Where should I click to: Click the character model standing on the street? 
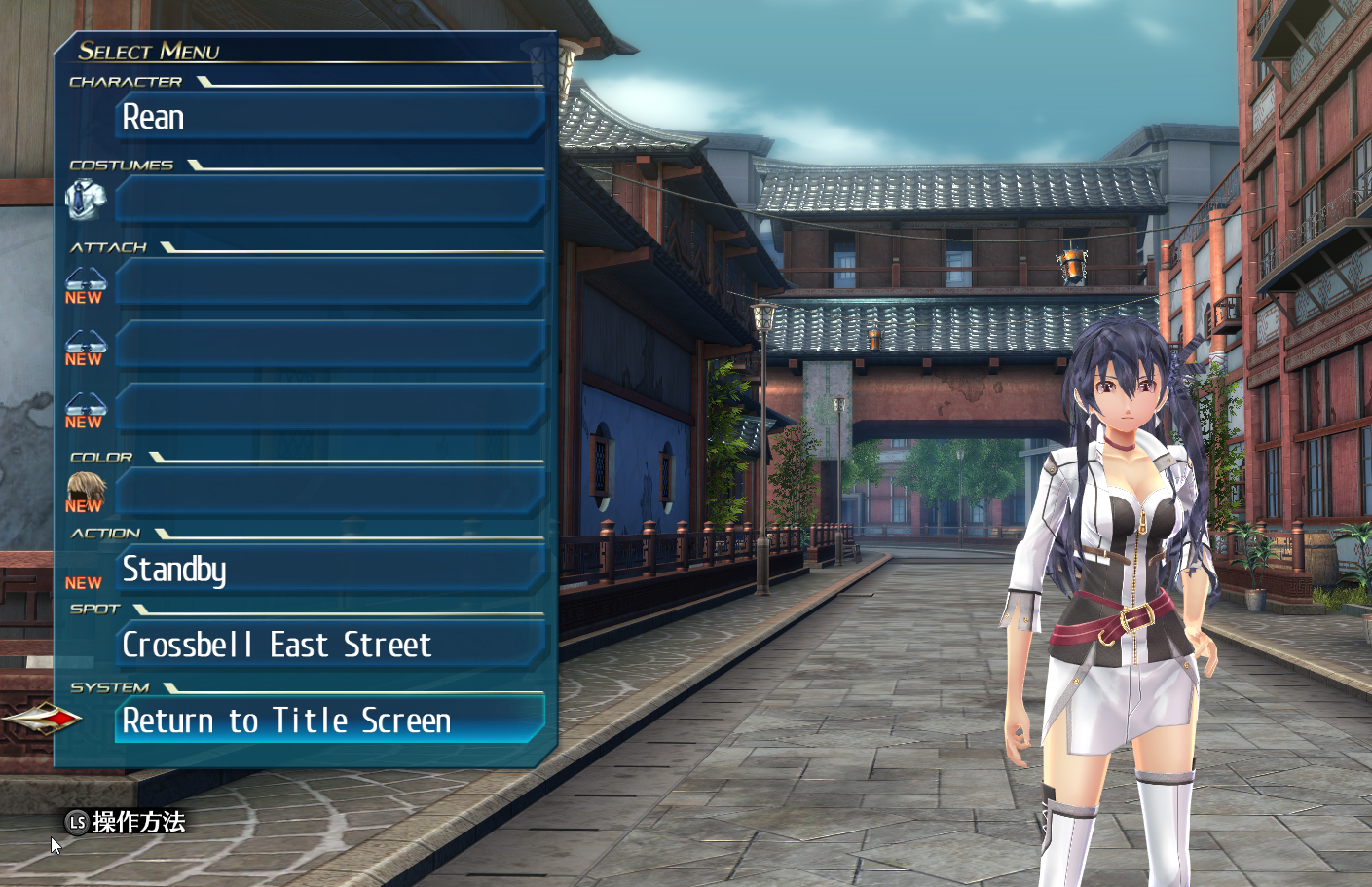tap(1120, 584)
